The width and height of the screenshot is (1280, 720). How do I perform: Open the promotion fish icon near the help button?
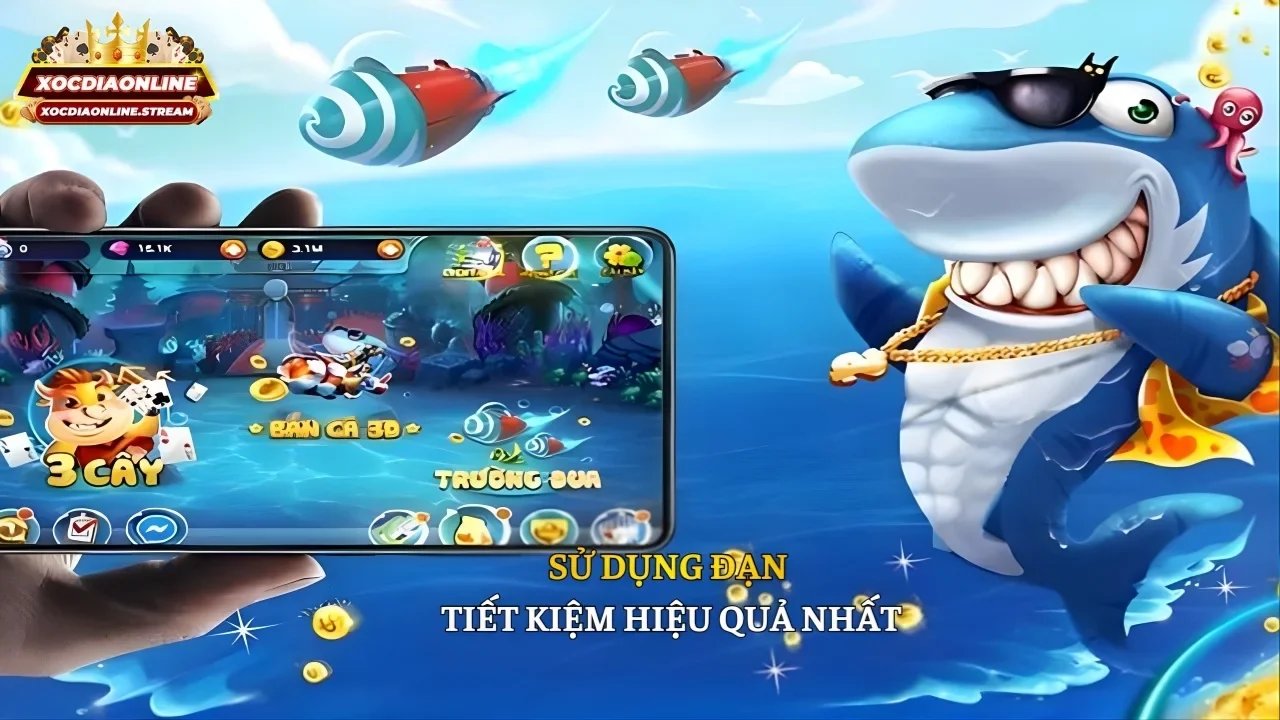point(473,254)
